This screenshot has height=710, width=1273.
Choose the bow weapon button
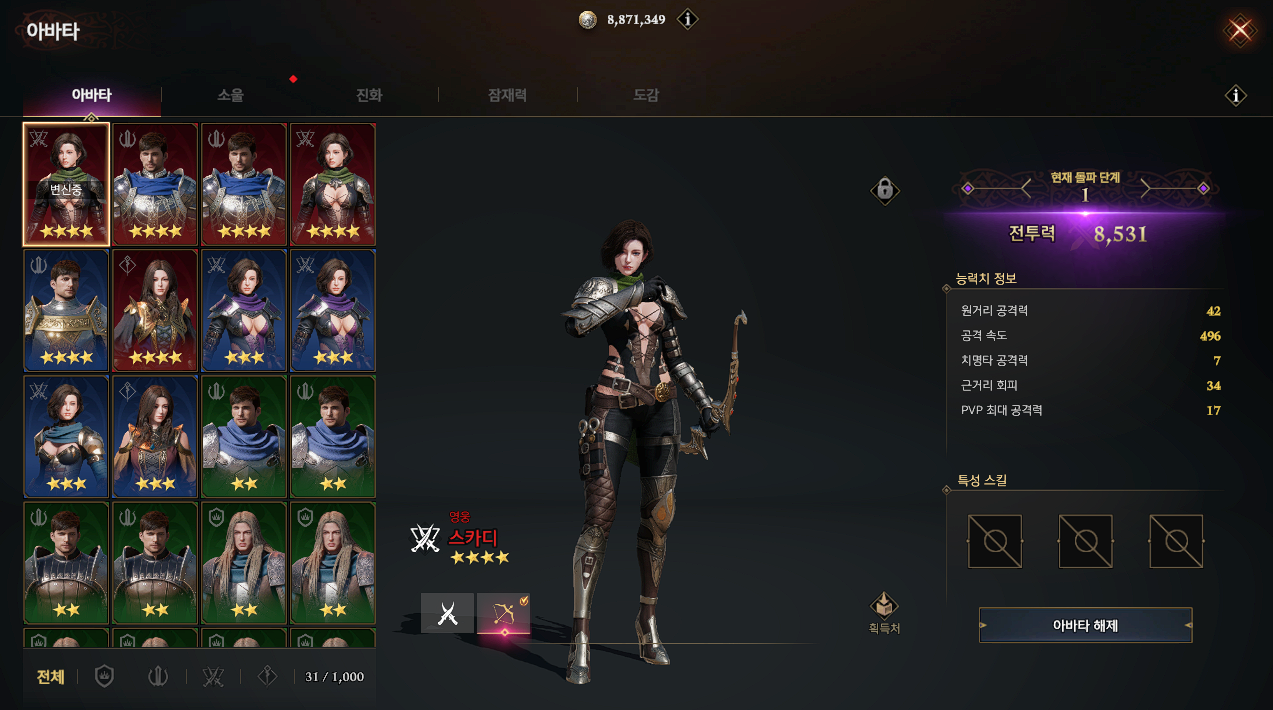pos(503,614)
